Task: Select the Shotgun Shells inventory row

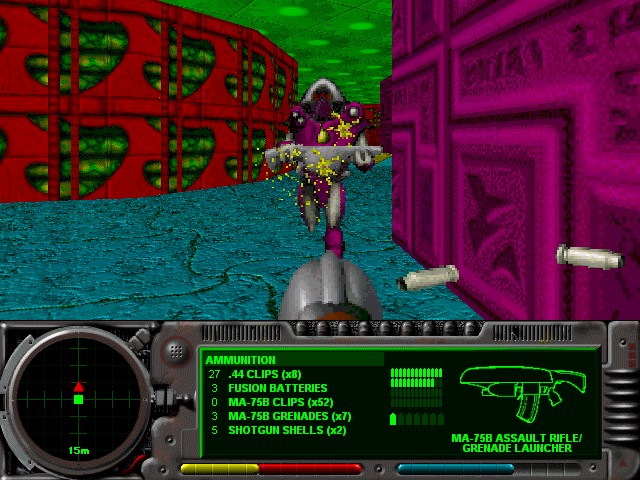Action: [275, 430]
